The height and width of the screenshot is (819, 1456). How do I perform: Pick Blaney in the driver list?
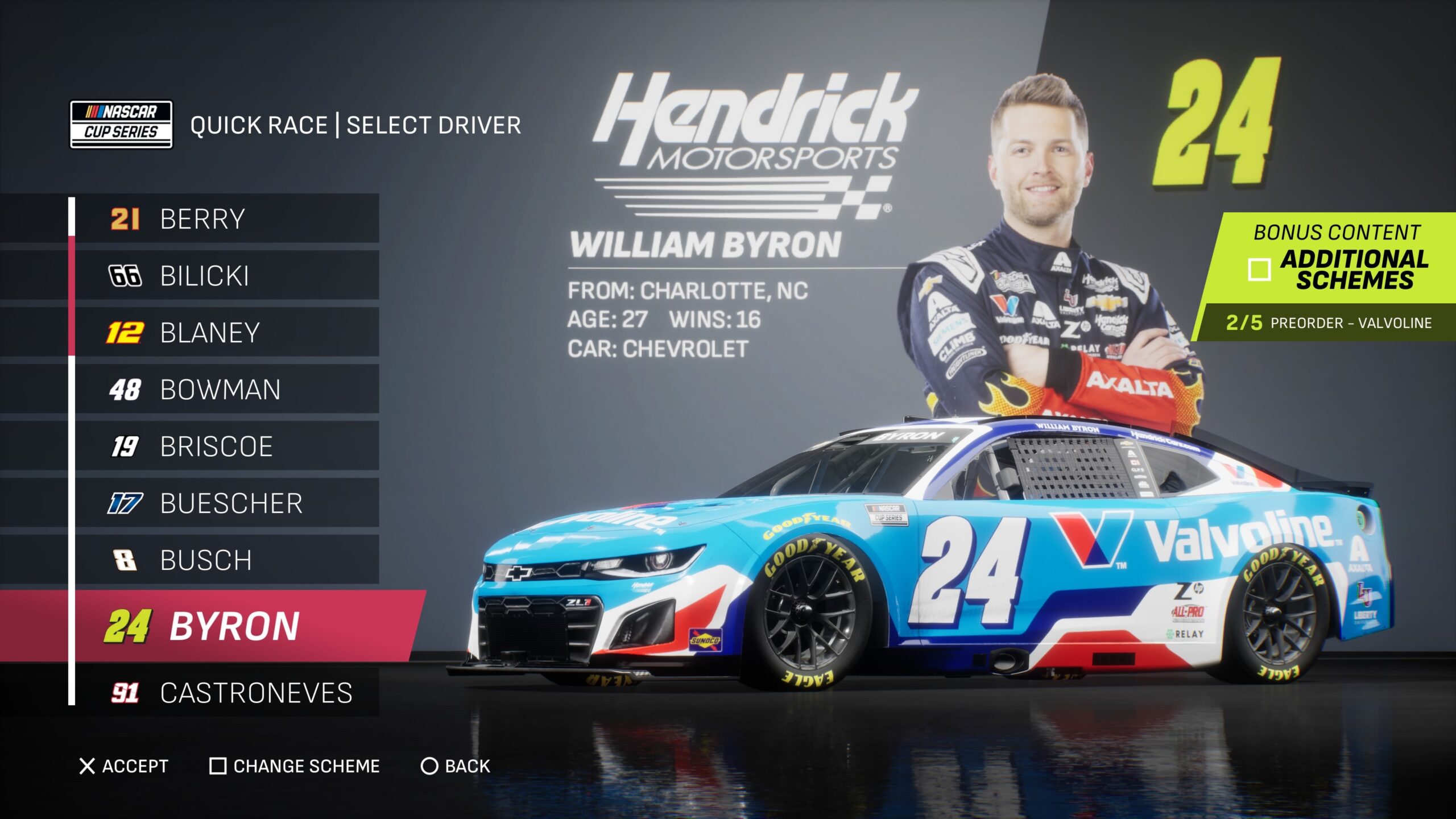pos(226,333)
